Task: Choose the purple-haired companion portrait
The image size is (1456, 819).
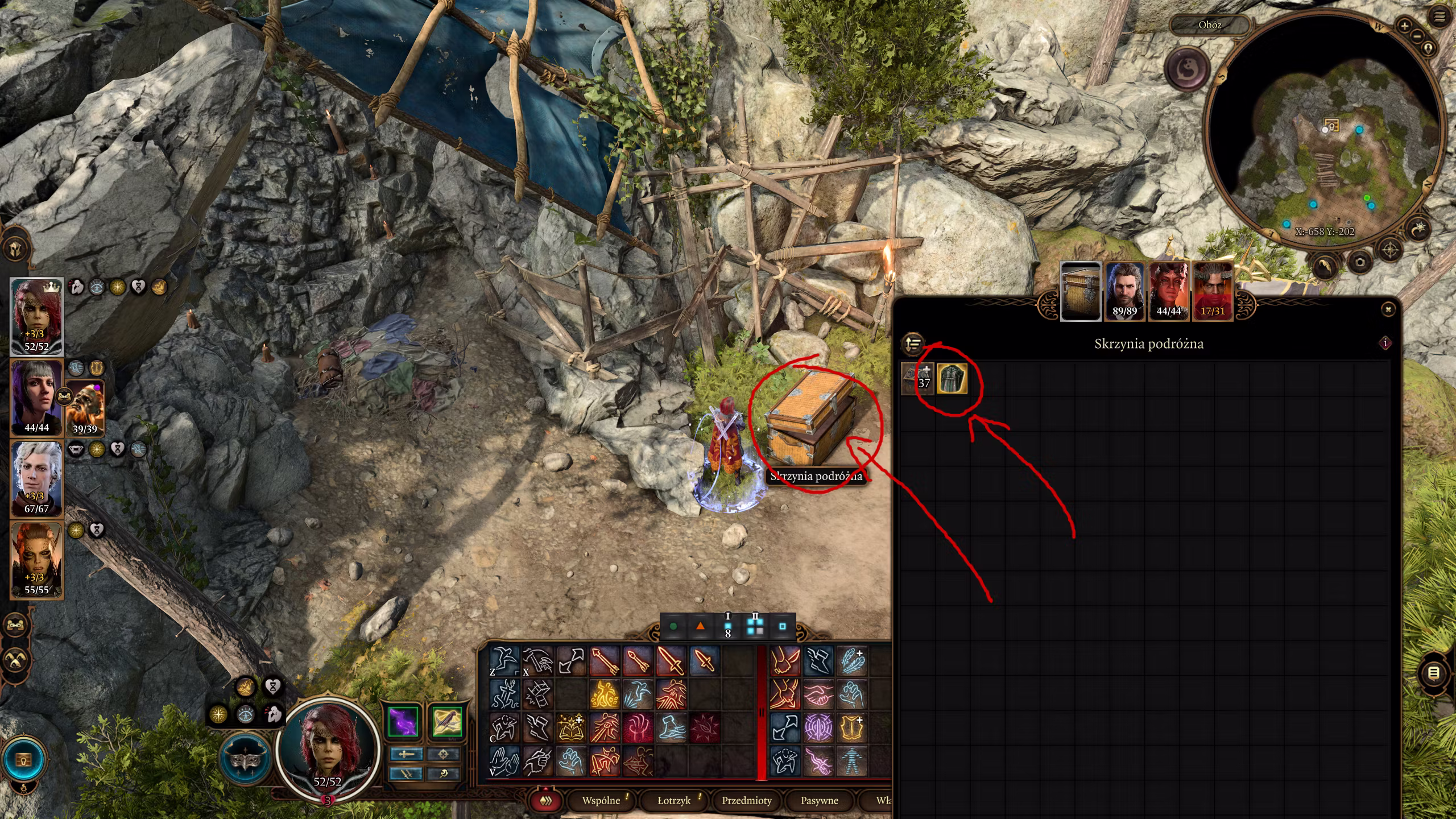Action: 36,397
